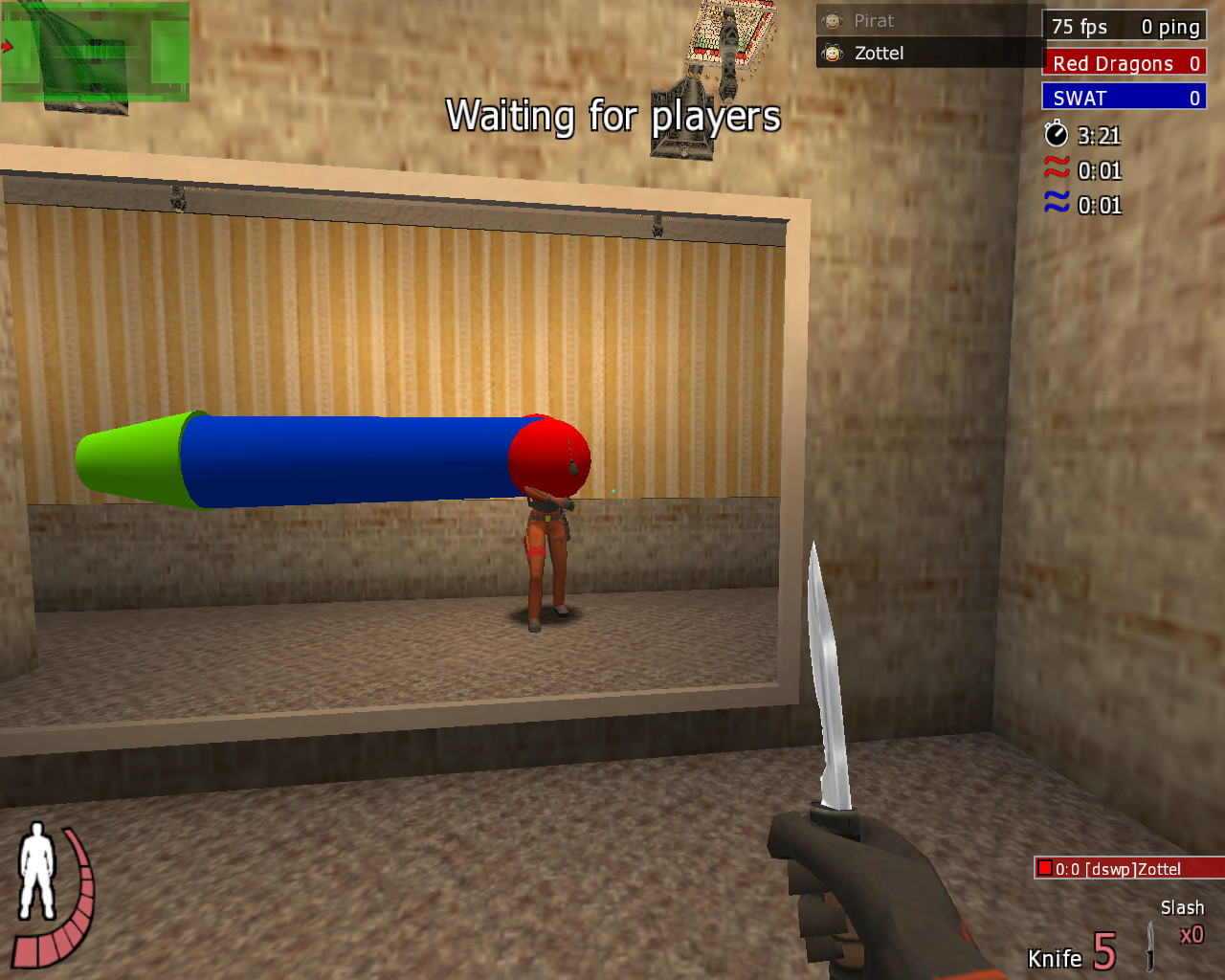Click the green minimap

[94, 53]
